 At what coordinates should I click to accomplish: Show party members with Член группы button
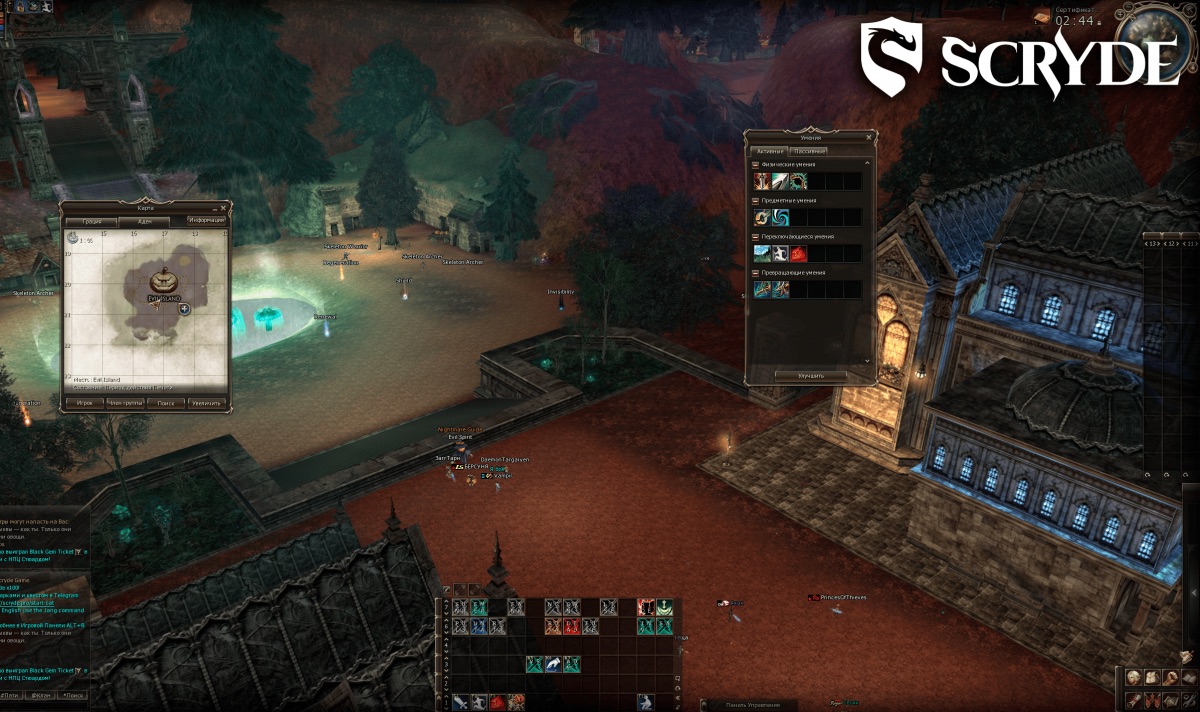click(x=126, y=402)
